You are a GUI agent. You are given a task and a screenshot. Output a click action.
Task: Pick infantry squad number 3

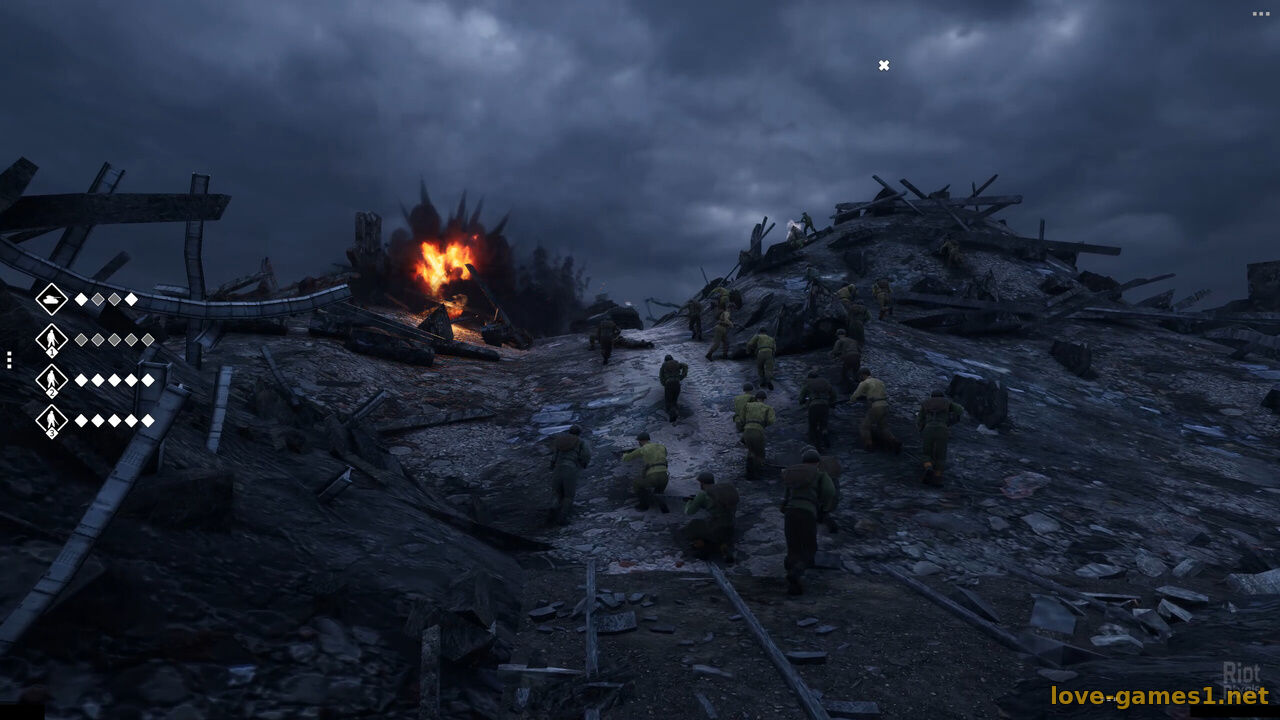tap(51, 420)
